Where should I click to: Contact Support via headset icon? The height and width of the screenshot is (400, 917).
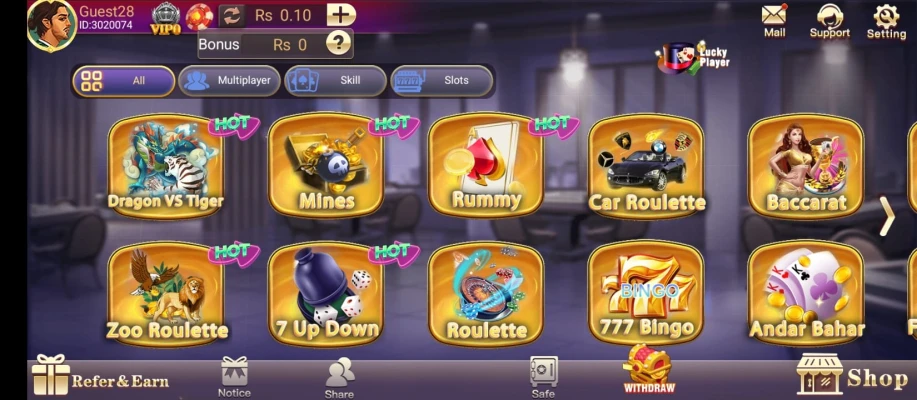pos(829,21)
